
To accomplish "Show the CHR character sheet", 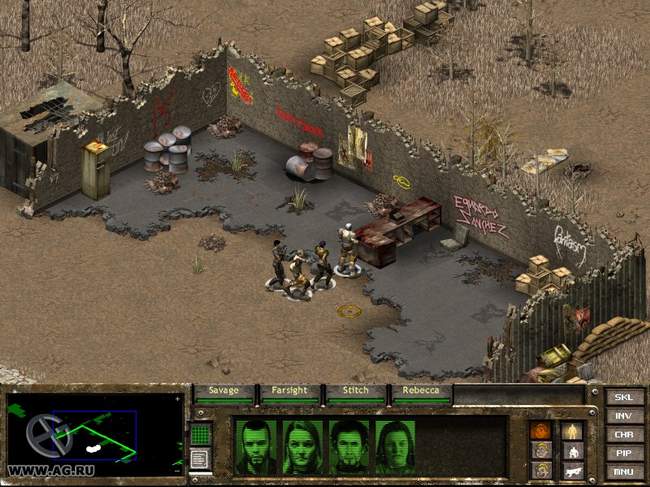I will (623, 435).
